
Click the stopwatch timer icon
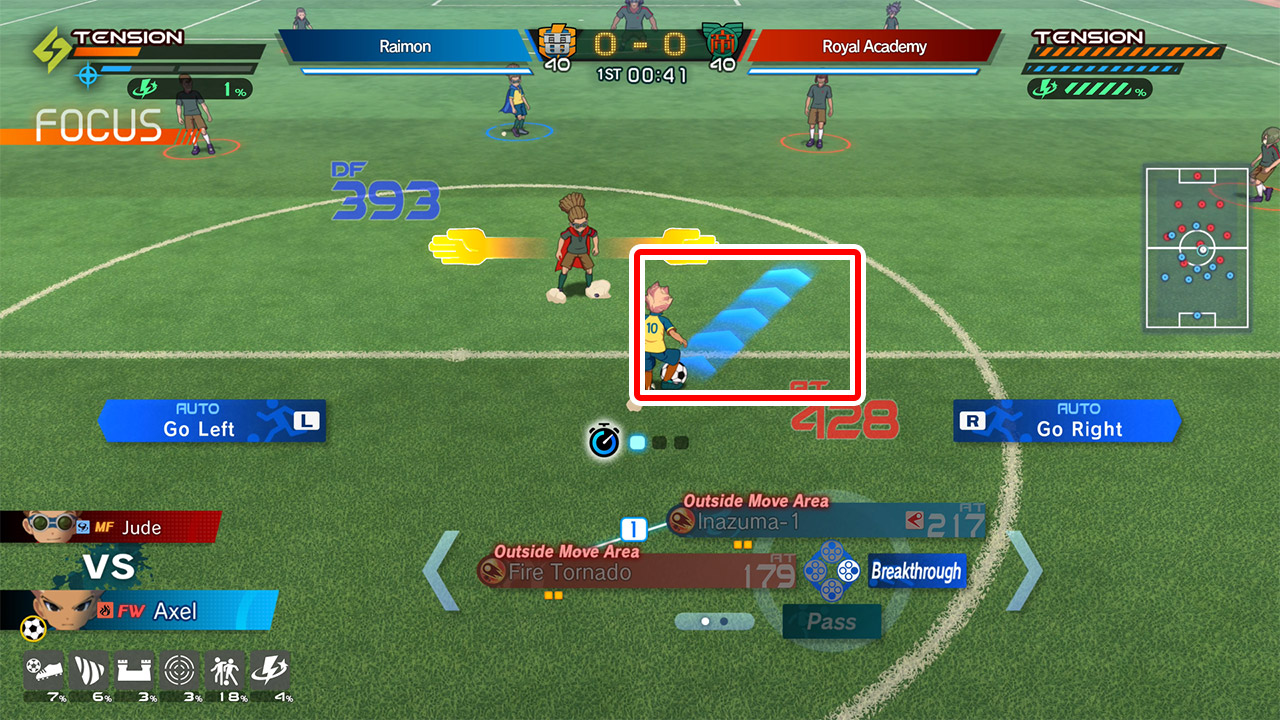[604, 441]
